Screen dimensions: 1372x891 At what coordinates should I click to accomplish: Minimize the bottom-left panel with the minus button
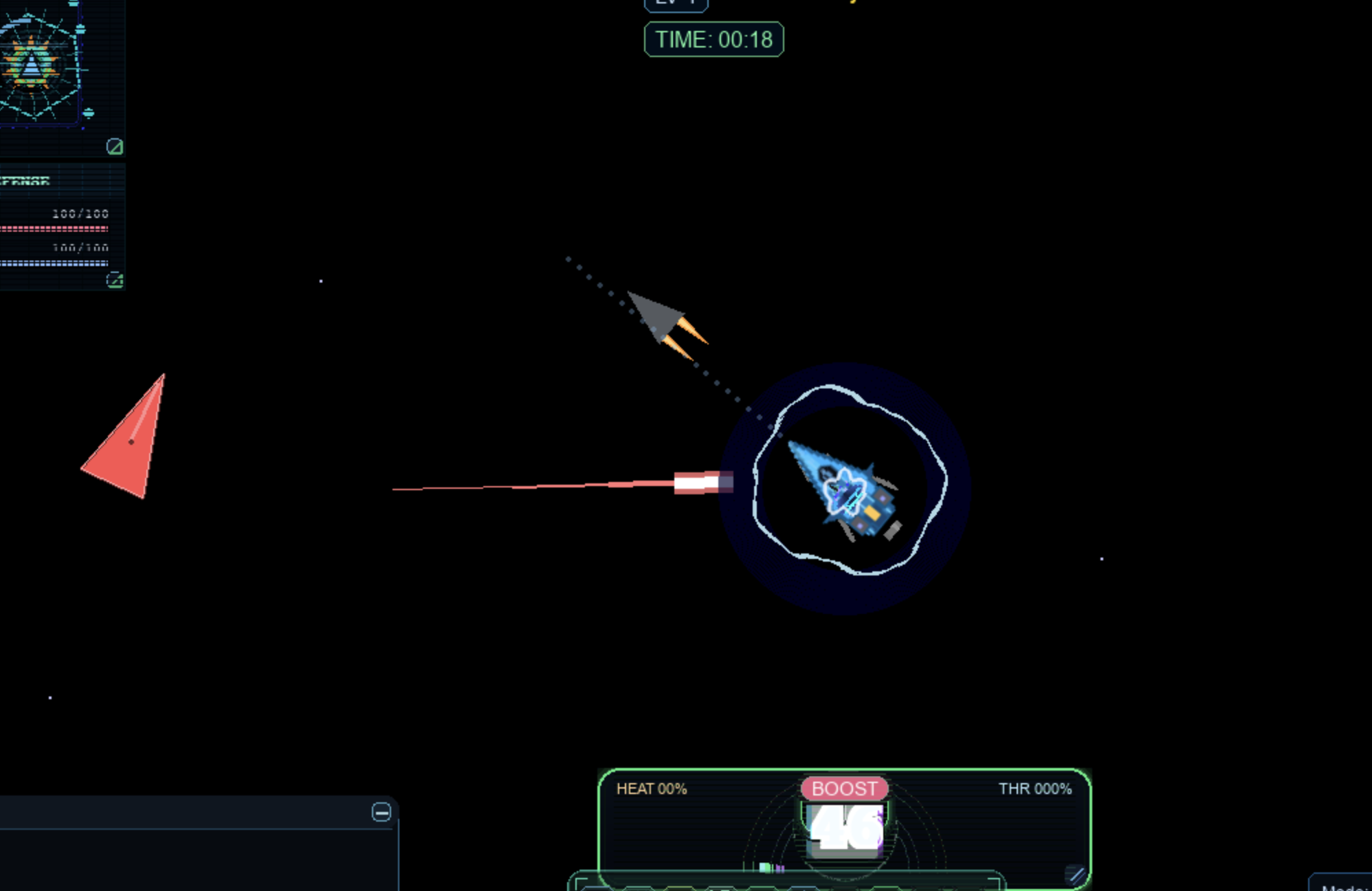click(x=381, y=812)
